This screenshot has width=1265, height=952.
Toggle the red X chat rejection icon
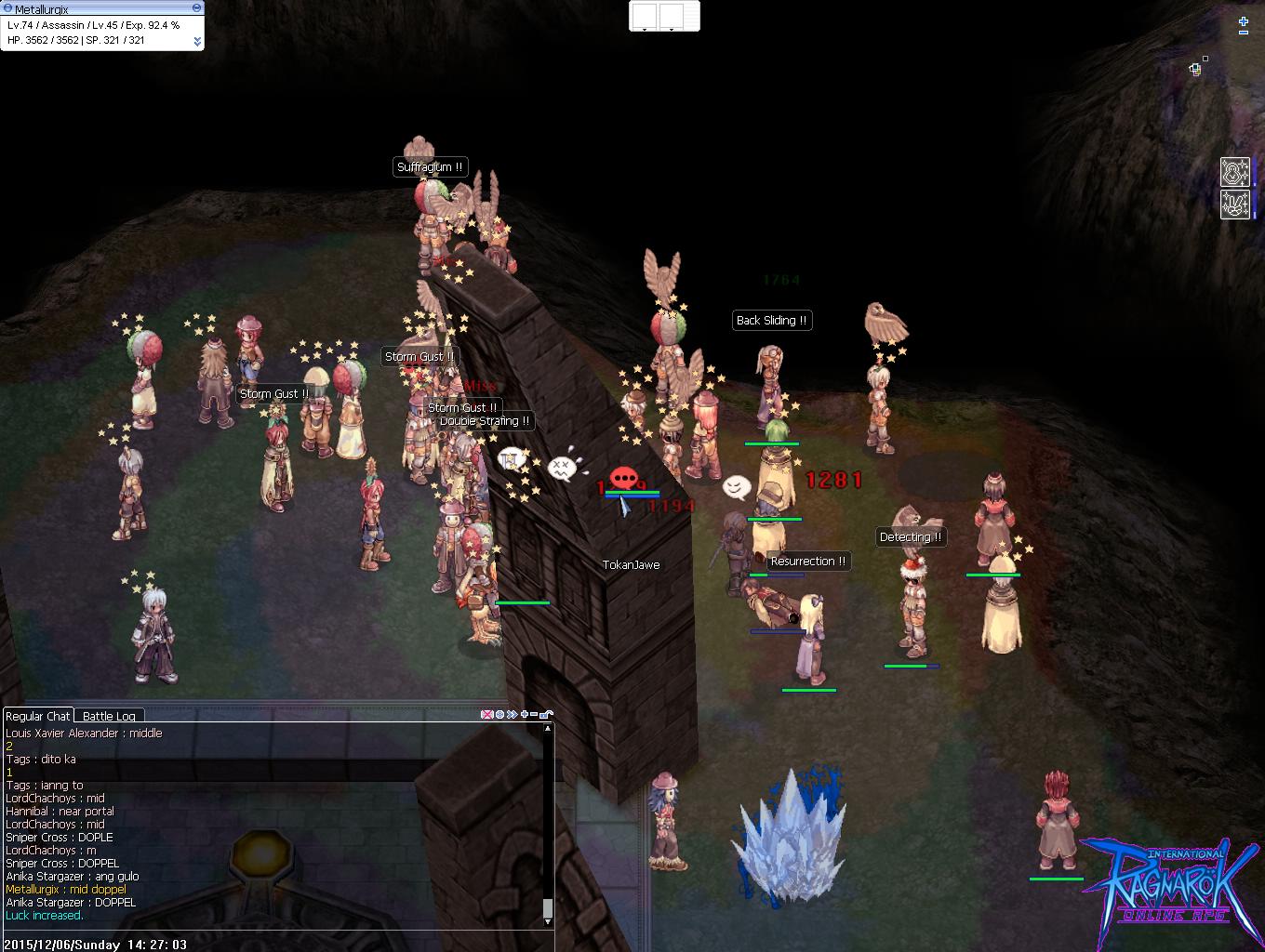click(x=486, y=715)
